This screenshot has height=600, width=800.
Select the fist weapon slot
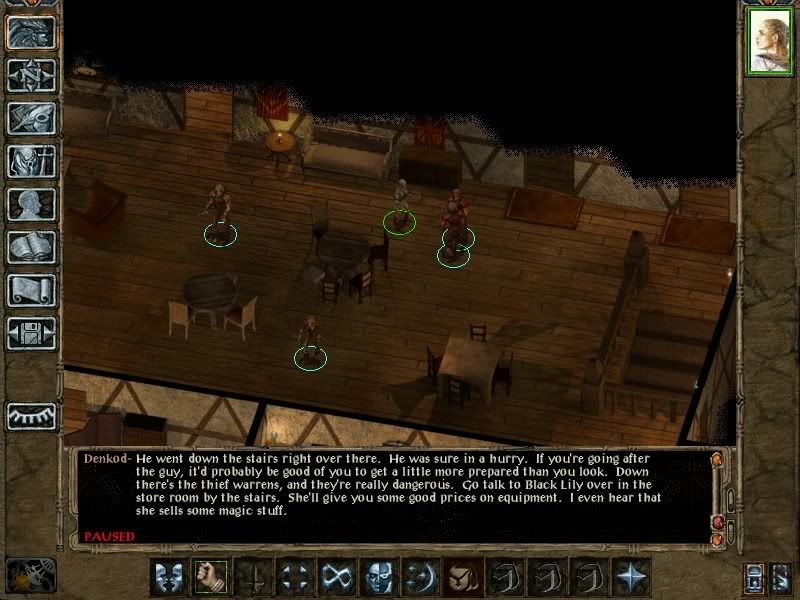point(211,577)
